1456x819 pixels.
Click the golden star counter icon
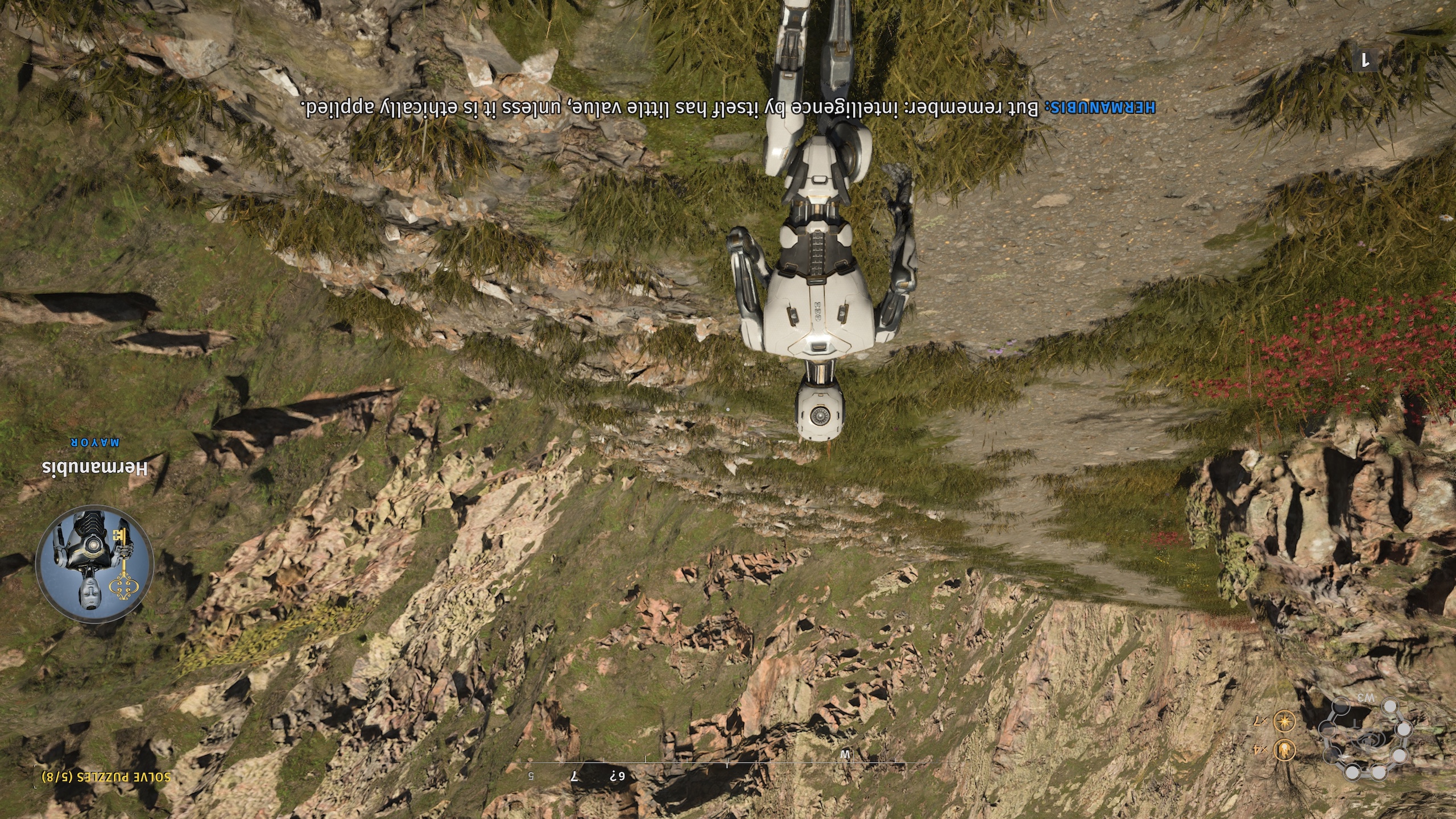(1284, 721)
